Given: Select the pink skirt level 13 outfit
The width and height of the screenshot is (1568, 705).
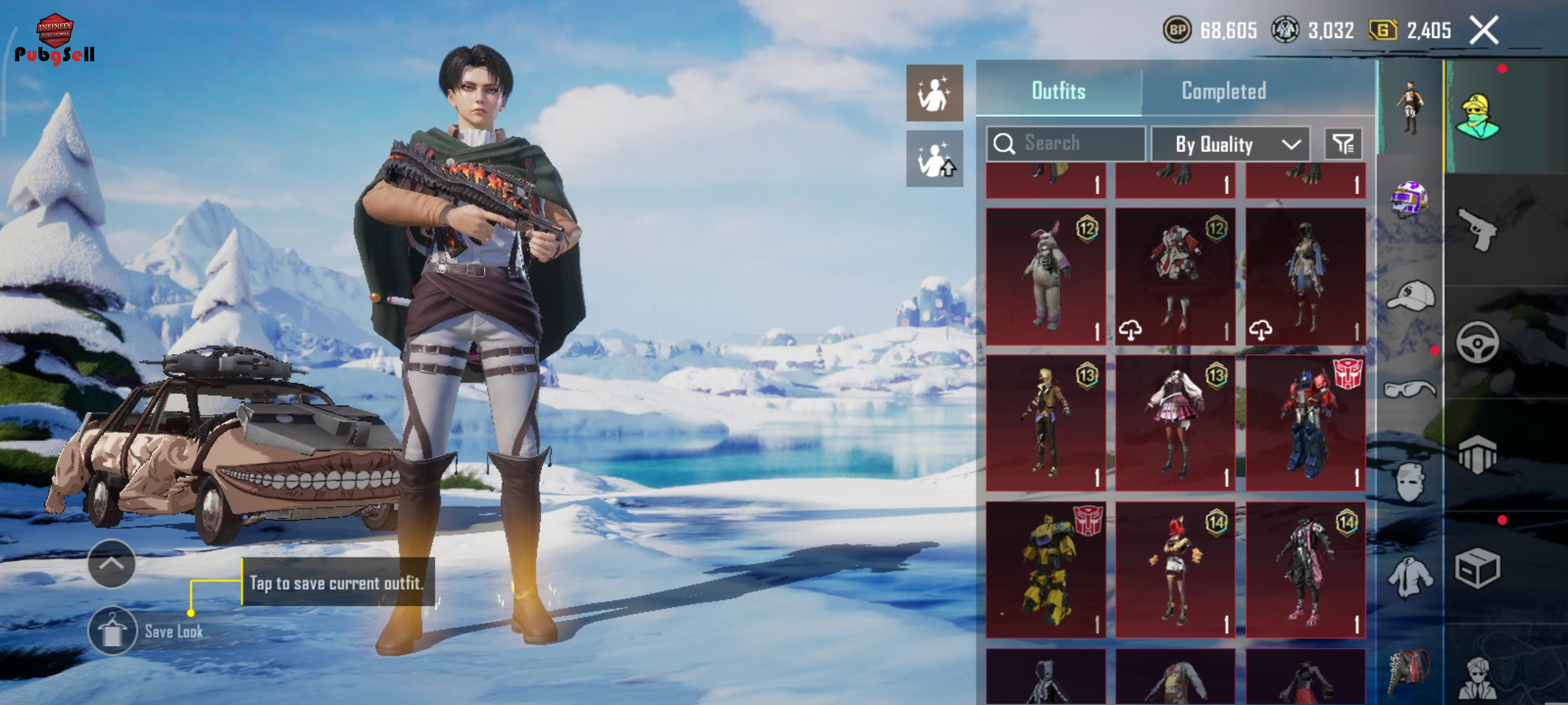Looking at the screenshot, I should point(1175,424).
